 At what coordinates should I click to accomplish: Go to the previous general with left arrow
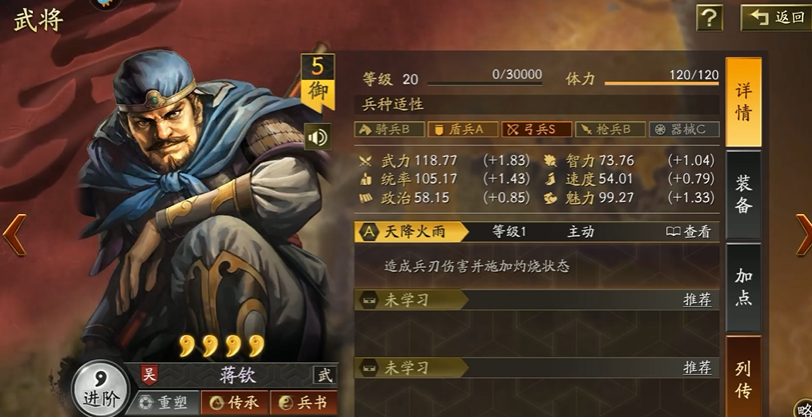(x=12, y=234)
